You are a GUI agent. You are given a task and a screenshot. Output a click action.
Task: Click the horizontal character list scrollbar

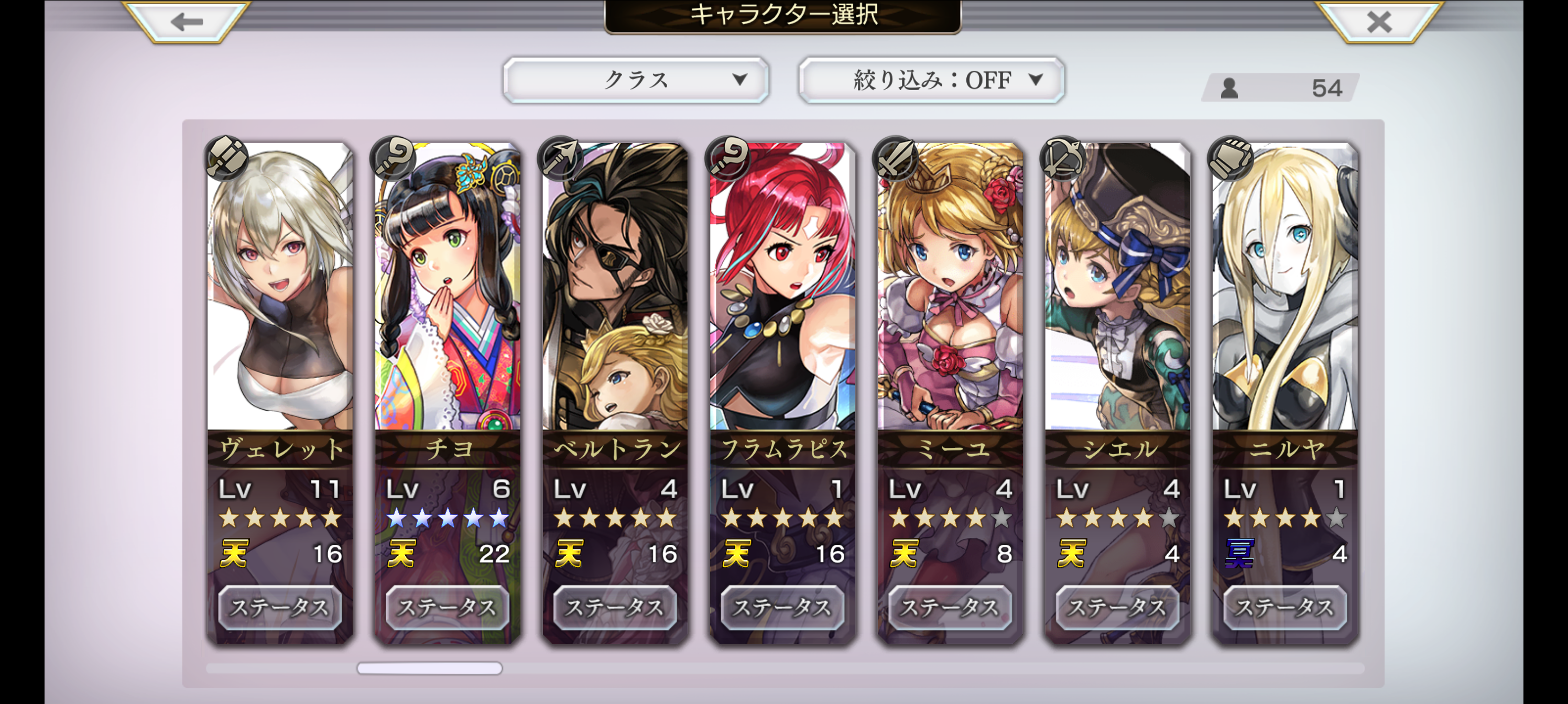click(430, 668)
